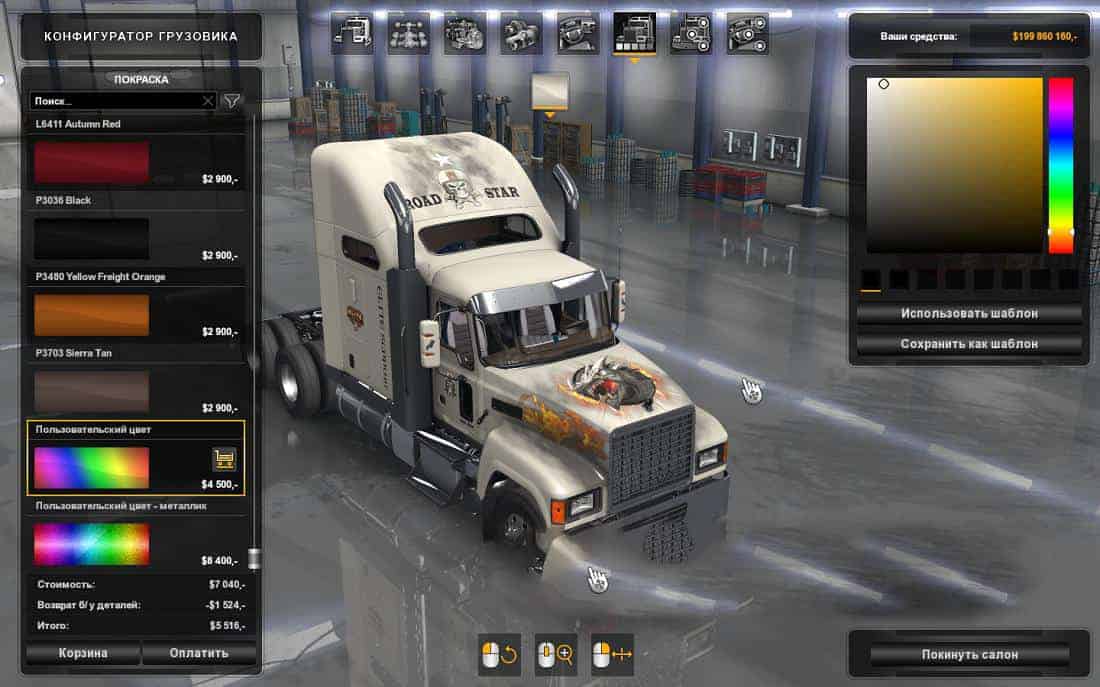Select the transmission category tab
Image resolution: width=1100 pixels, height=687 pixels.
point(521,34)
